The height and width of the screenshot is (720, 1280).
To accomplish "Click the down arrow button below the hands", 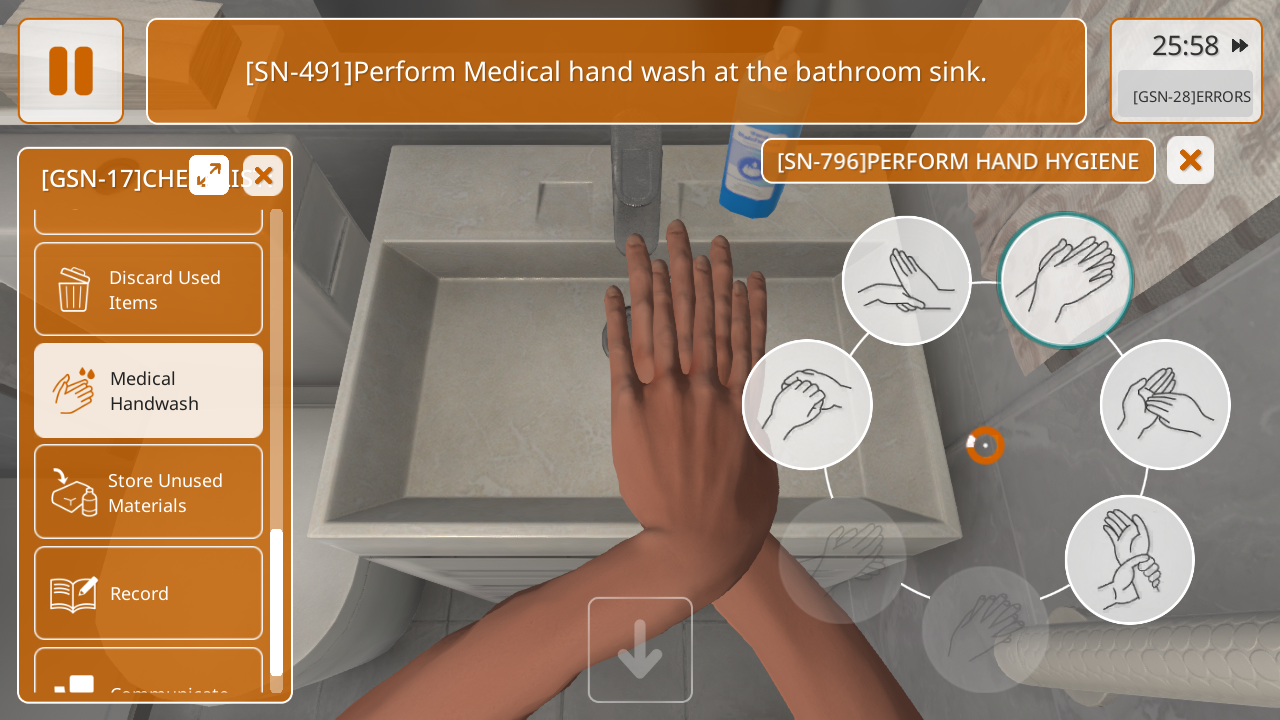I will click(640, 650).
